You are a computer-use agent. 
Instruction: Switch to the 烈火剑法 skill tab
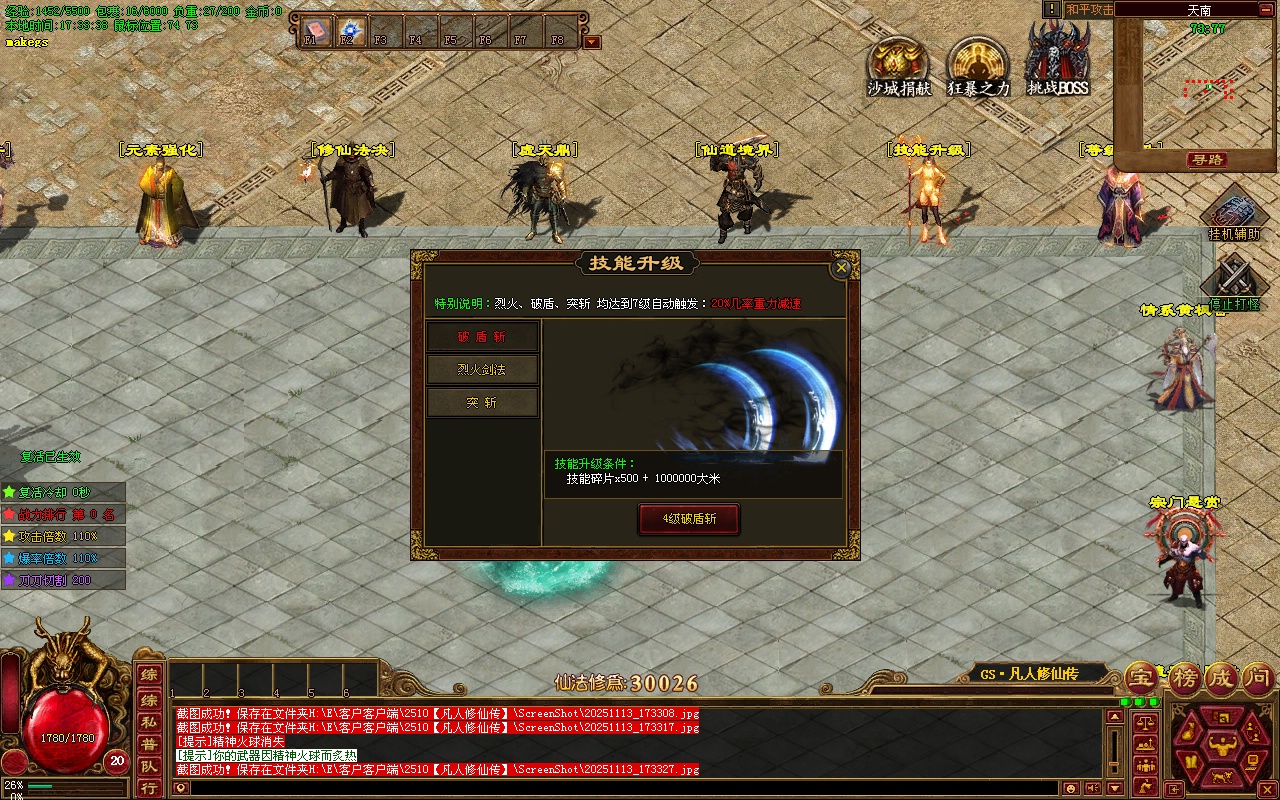[x=482, y=370]
